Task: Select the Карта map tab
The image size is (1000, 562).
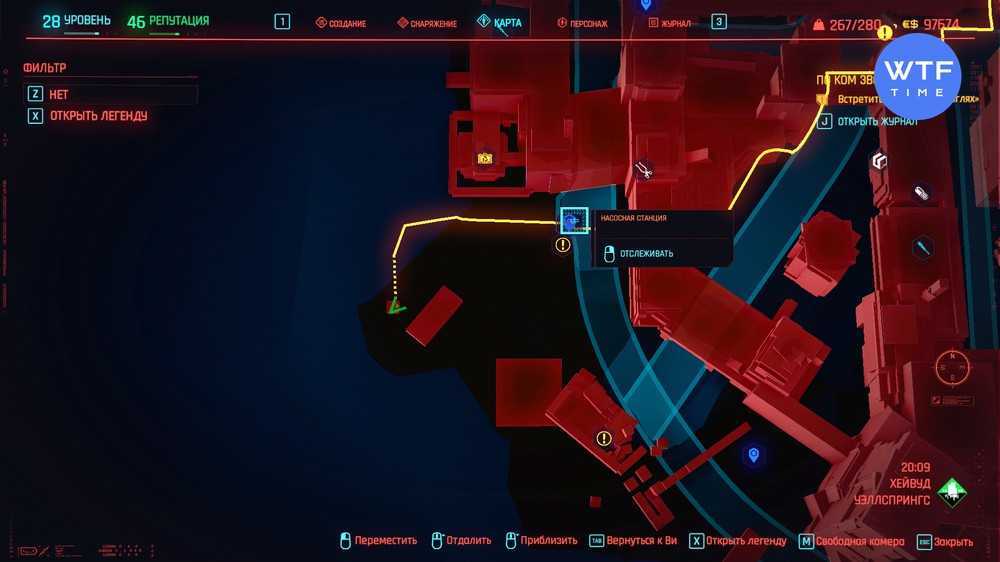Action: click(500, 22)
